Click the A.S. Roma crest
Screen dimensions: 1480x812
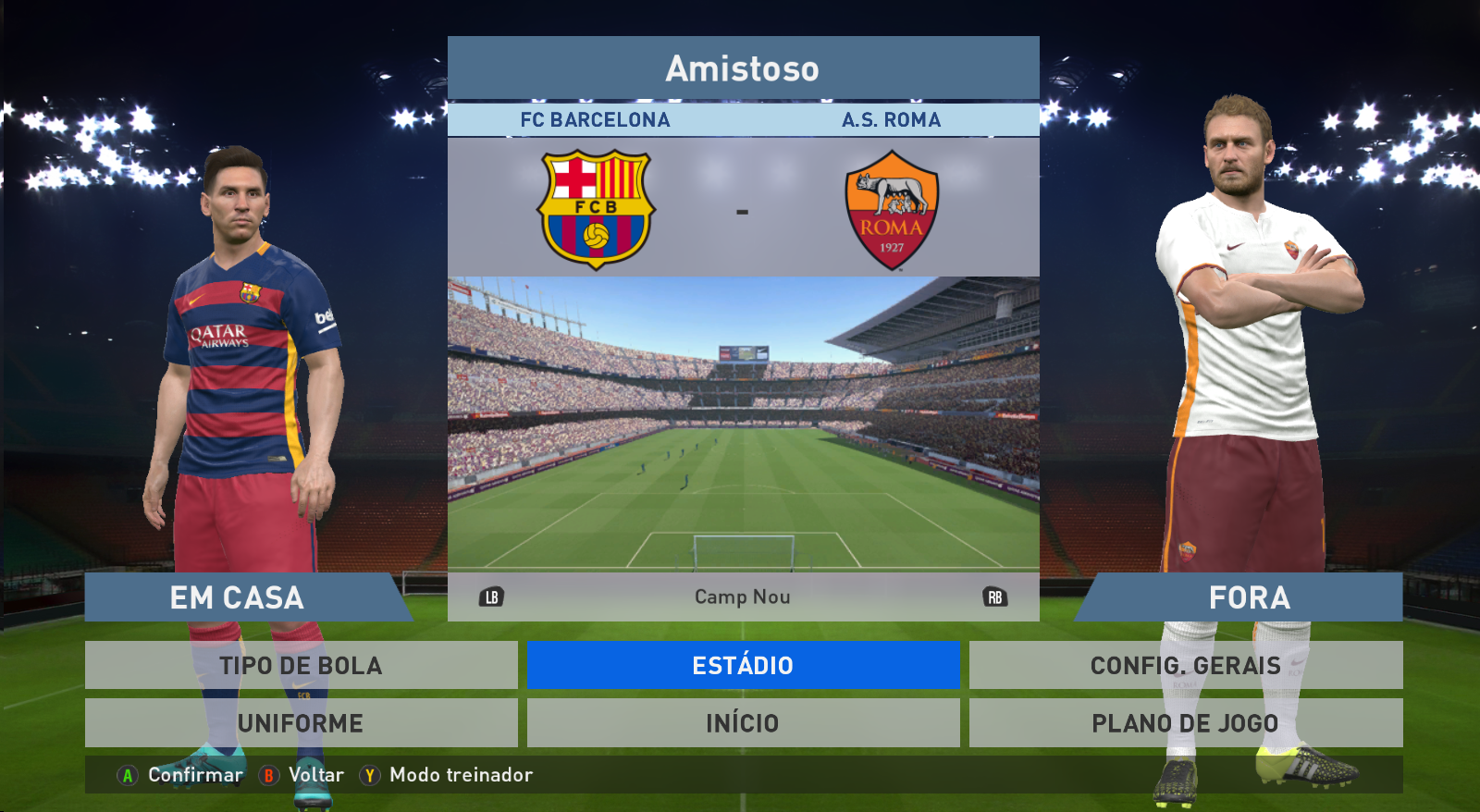pos(892,210)
